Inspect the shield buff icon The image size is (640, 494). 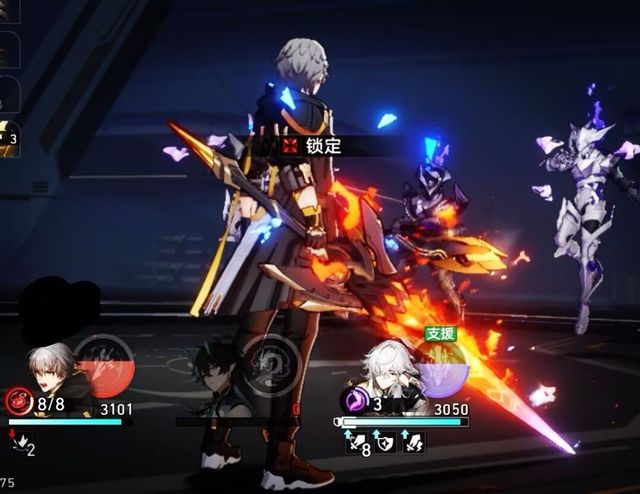tap(385, 441)
